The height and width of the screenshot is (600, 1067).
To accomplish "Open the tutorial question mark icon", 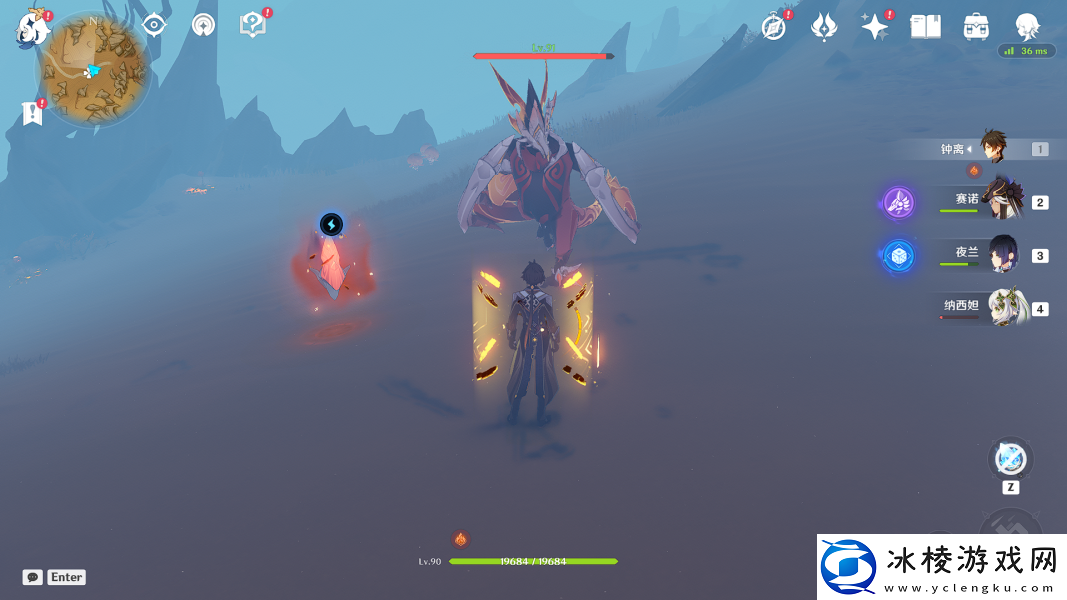I will click(x=253, y=25).
